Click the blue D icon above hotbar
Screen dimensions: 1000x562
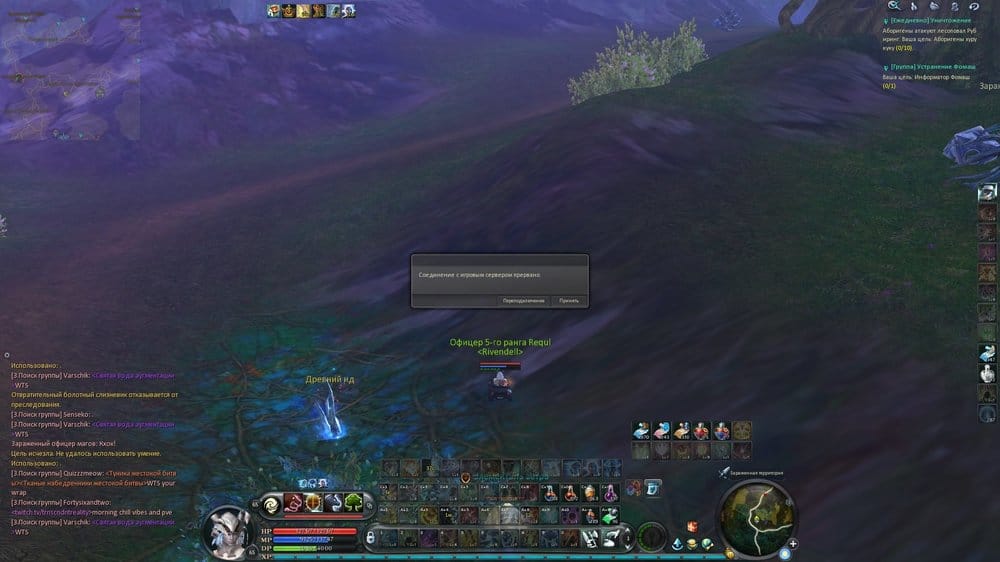tap(652, 488)
